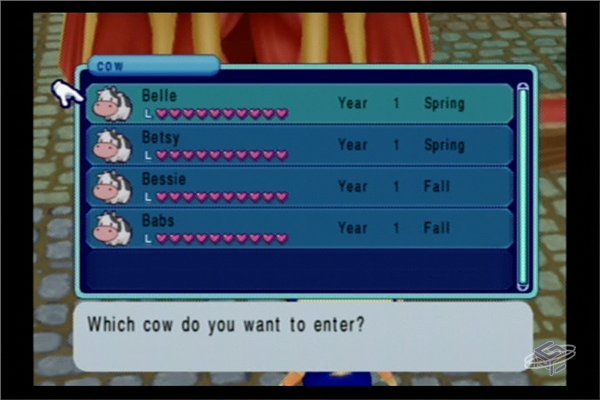Viewport: 600px width, 400px height.
Task: Choose Betsy as the cow to enter
Action: (298, 145)
